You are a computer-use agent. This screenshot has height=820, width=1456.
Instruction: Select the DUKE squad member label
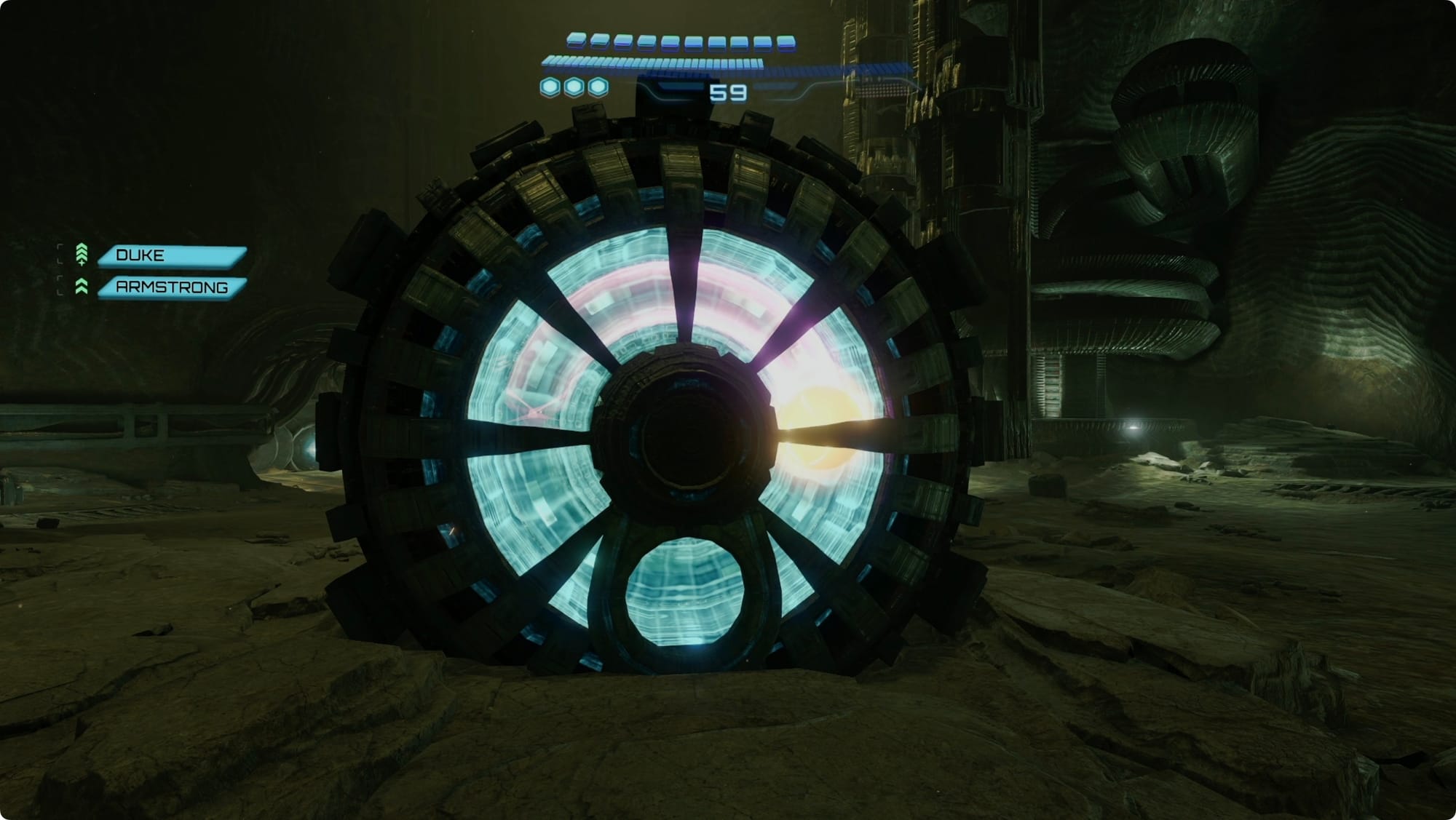(173, 255)
